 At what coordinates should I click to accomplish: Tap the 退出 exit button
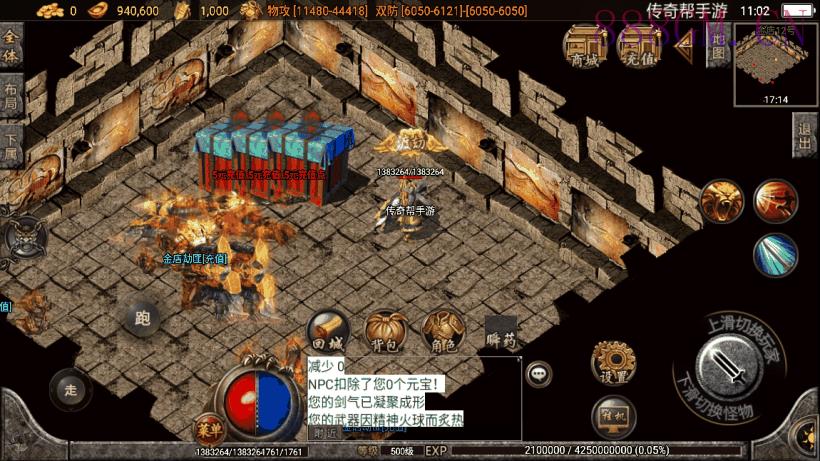tap(805, 134)
